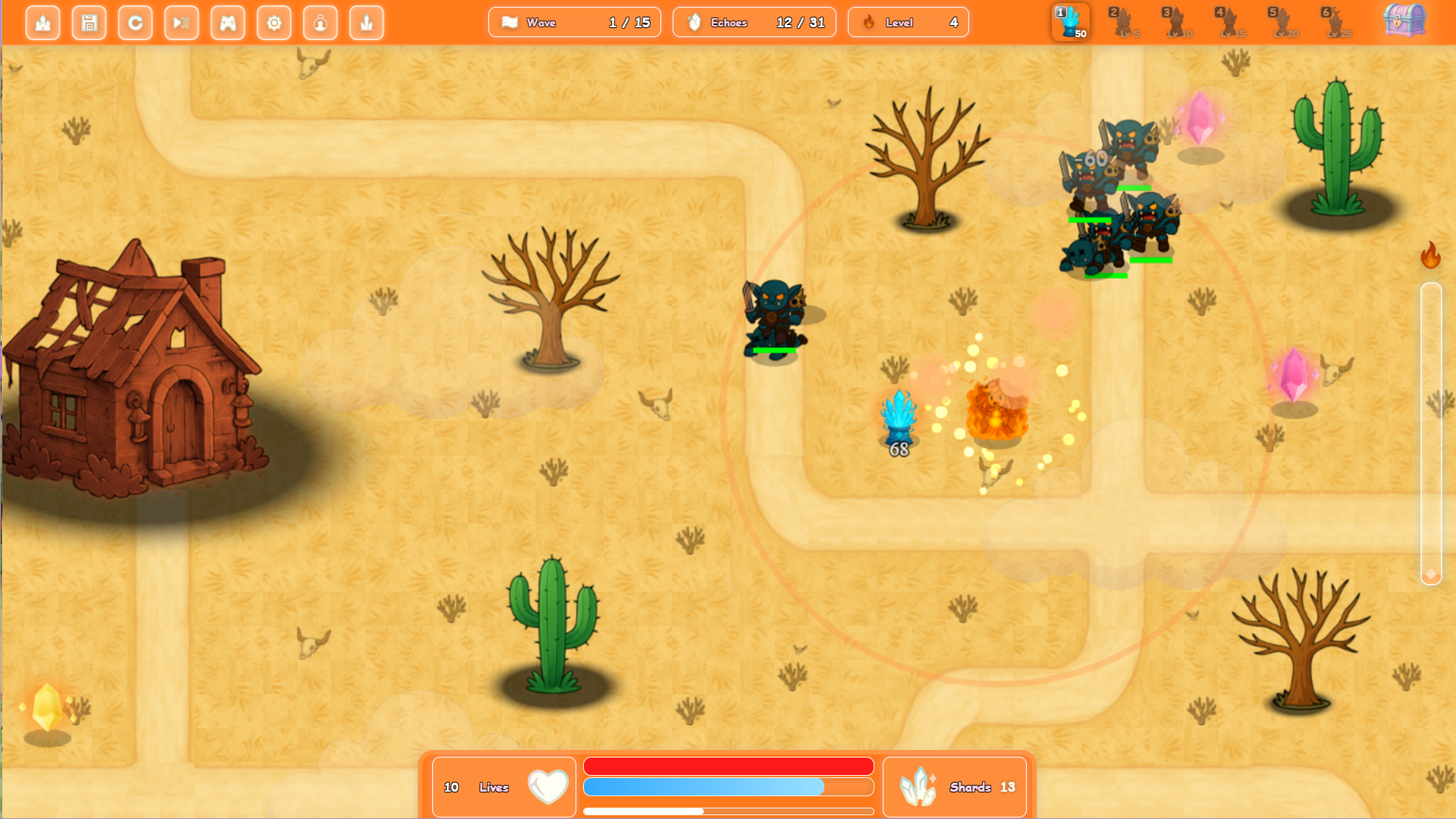Open the home castle menu
Image resolution: width=1456 pixels, height=819 pixels.
point(43,22)
